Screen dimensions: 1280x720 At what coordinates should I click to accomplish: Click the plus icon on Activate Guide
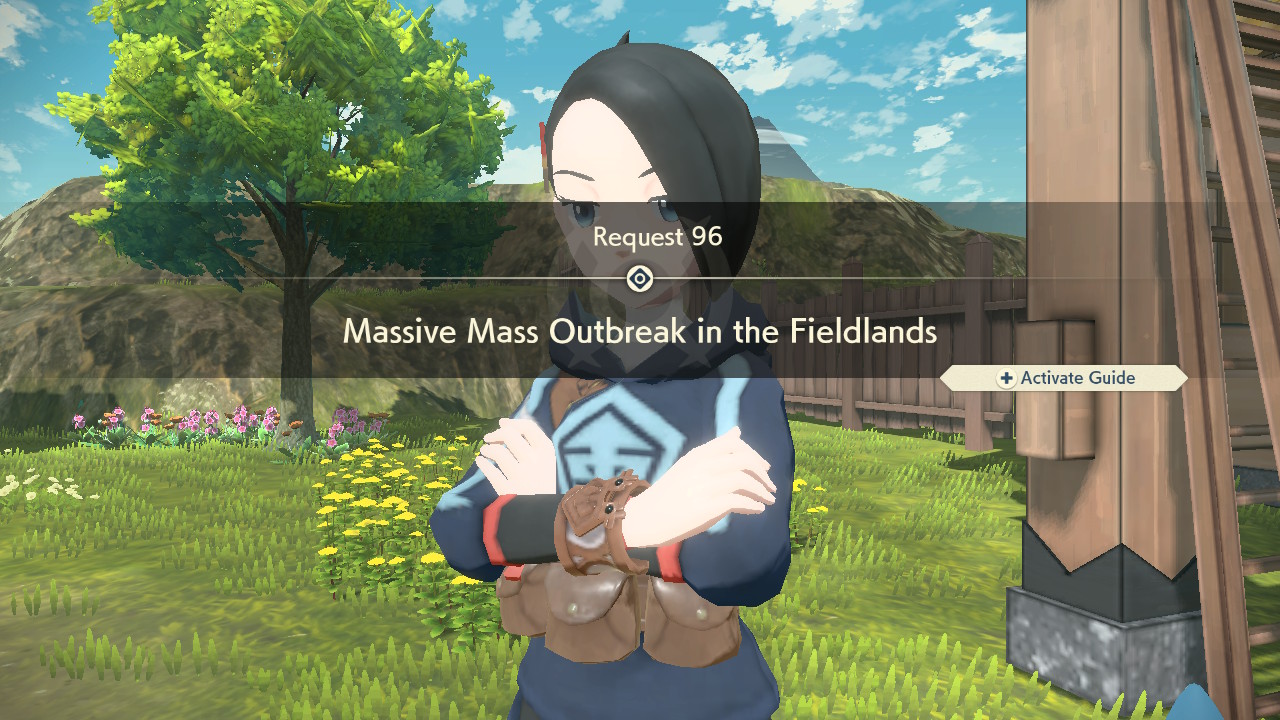click(1007, 378)
